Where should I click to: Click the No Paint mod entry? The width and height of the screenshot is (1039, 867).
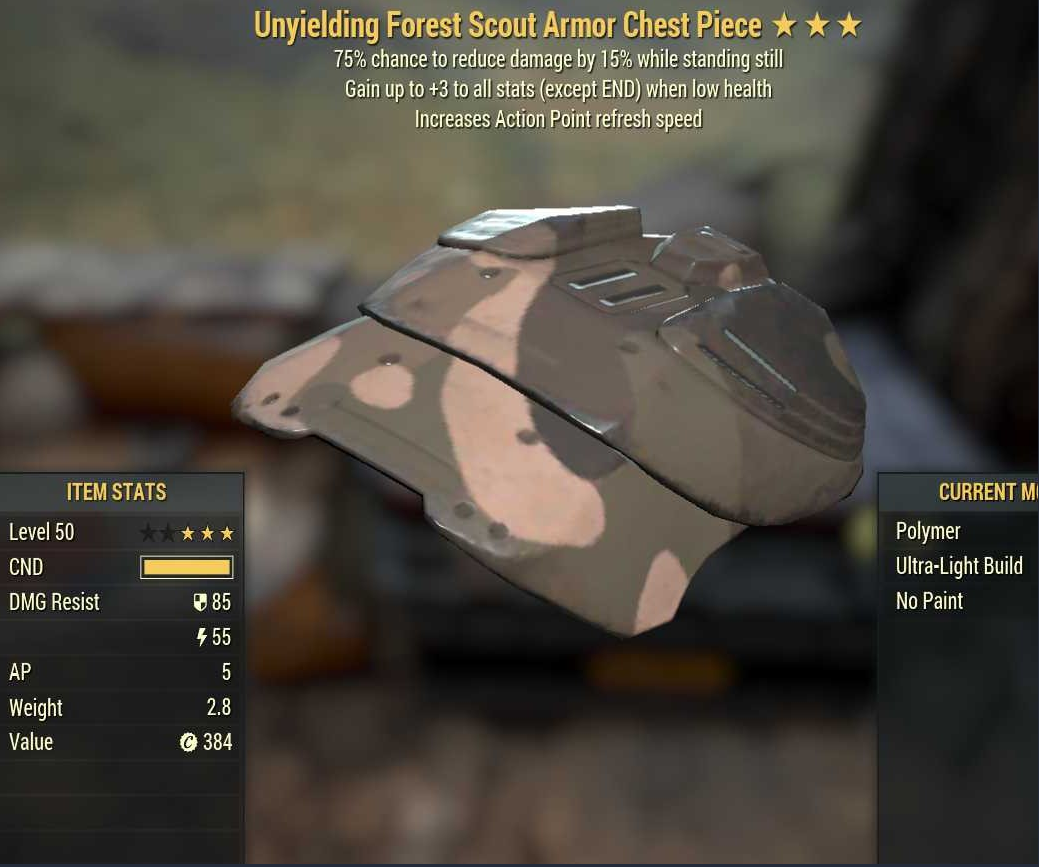(929, 601)
